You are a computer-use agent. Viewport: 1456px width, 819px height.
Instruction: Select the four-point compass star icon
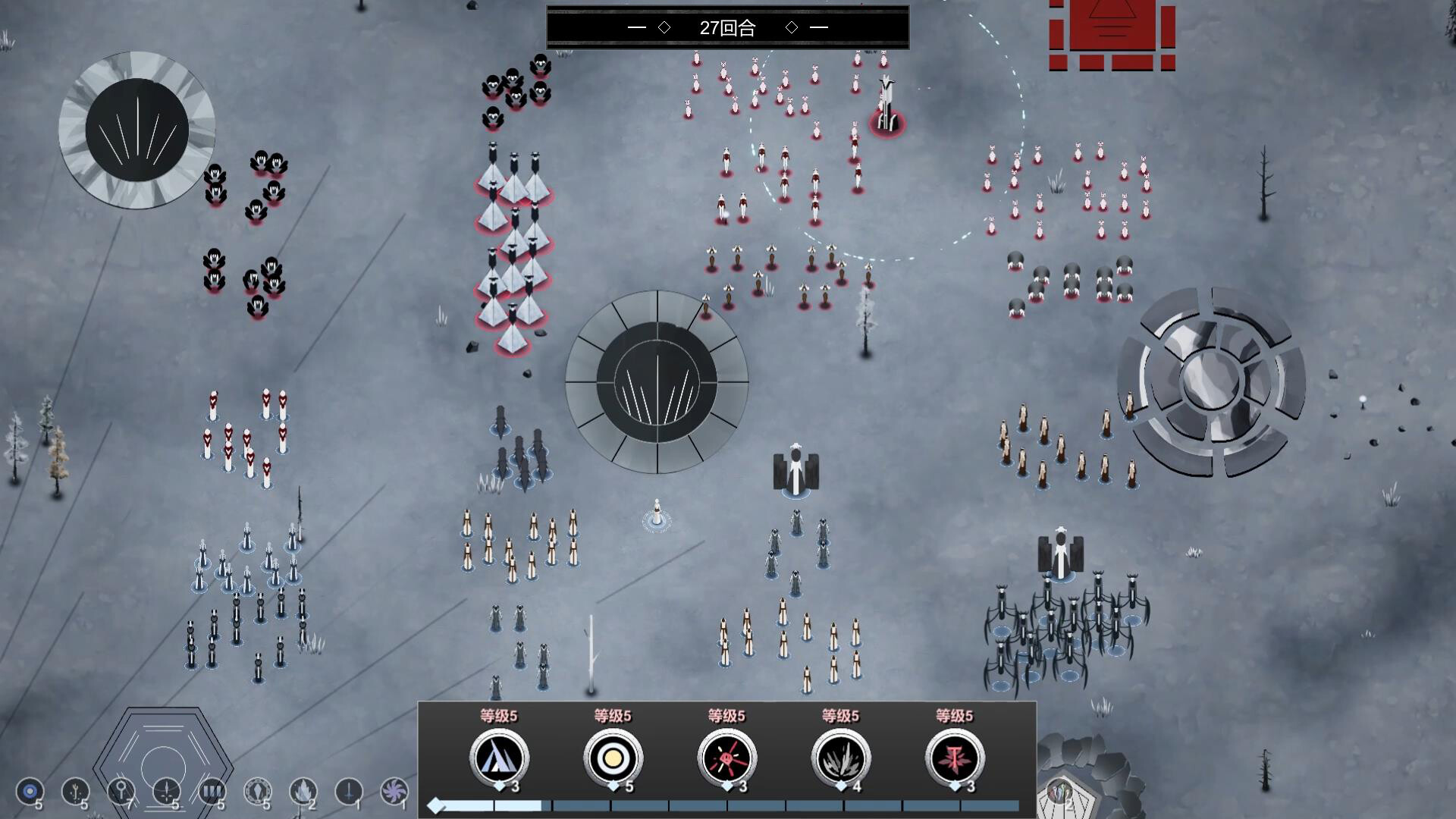166,792
